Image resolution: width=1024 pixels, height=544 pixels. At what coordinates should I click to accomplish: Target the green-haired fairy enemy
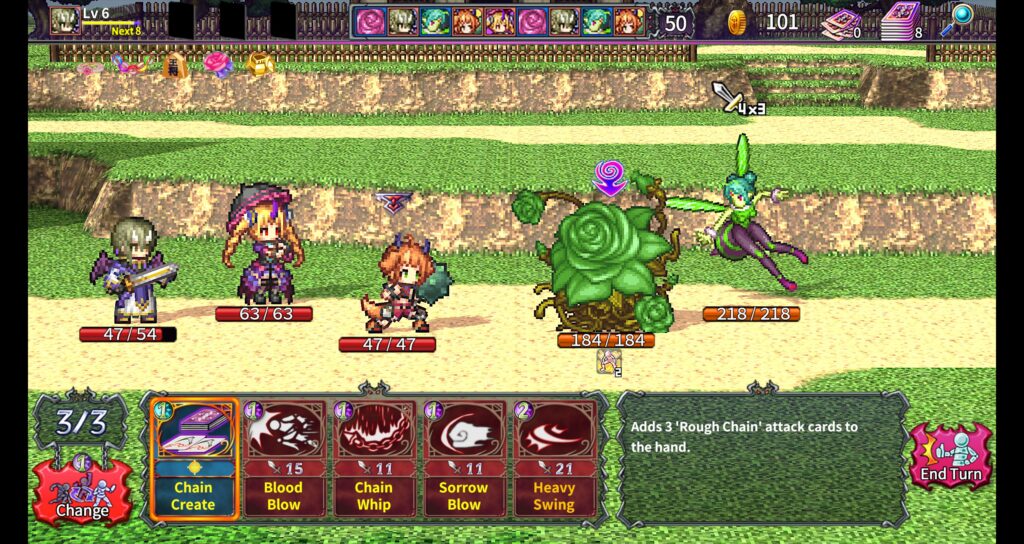tap(747, 225)
